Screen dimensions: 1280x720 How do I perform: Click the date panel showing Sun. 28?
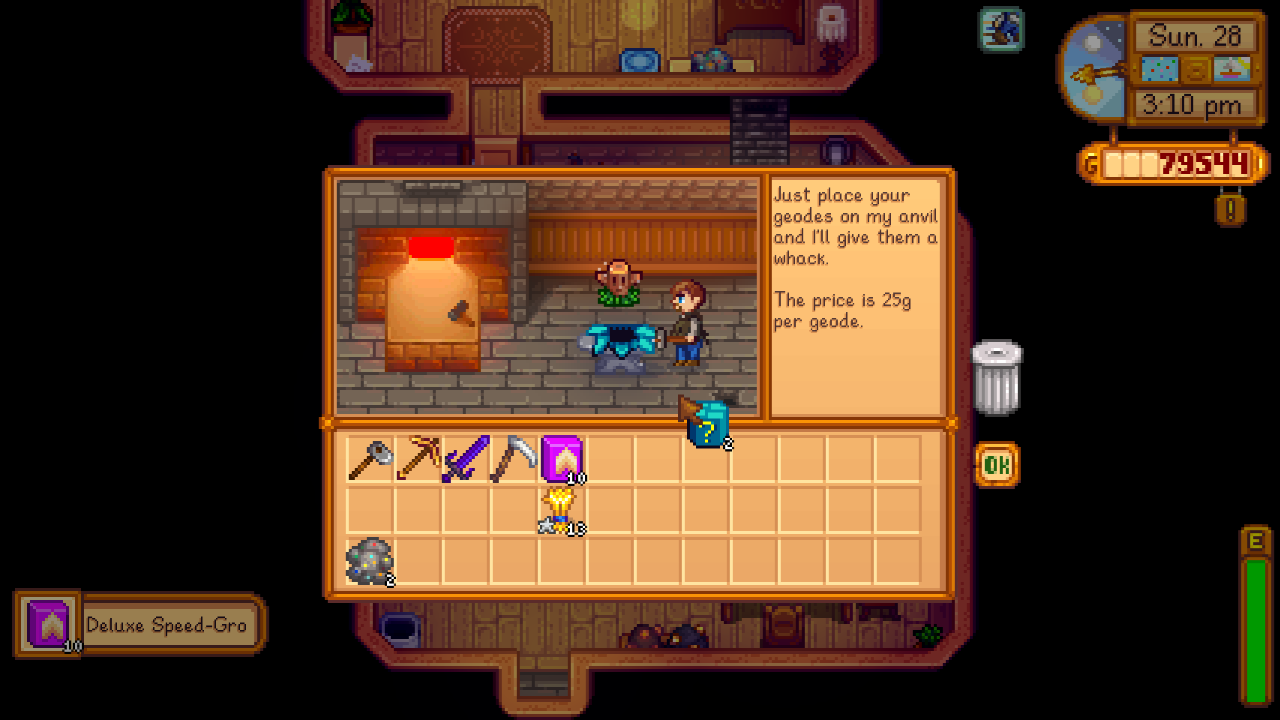(1196, 37)
